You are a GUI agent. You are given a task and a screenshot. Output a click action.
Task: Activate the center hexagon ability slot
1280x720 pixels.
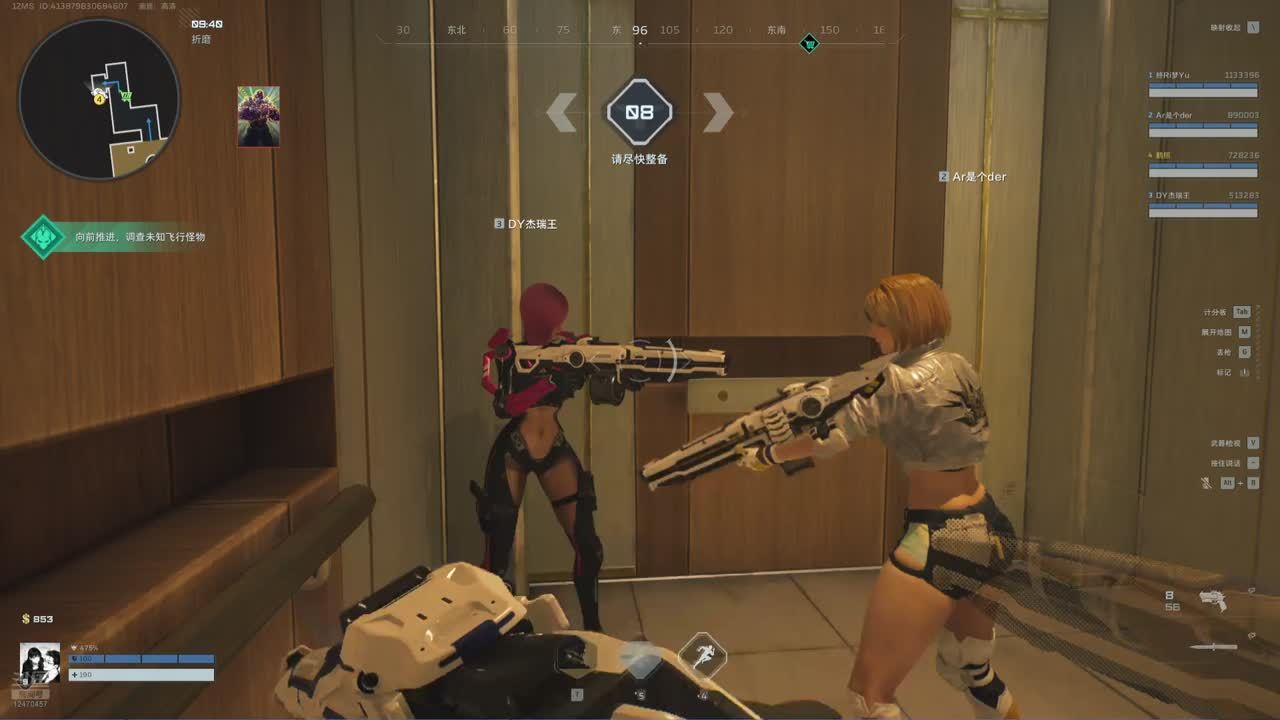pos(639,656)
